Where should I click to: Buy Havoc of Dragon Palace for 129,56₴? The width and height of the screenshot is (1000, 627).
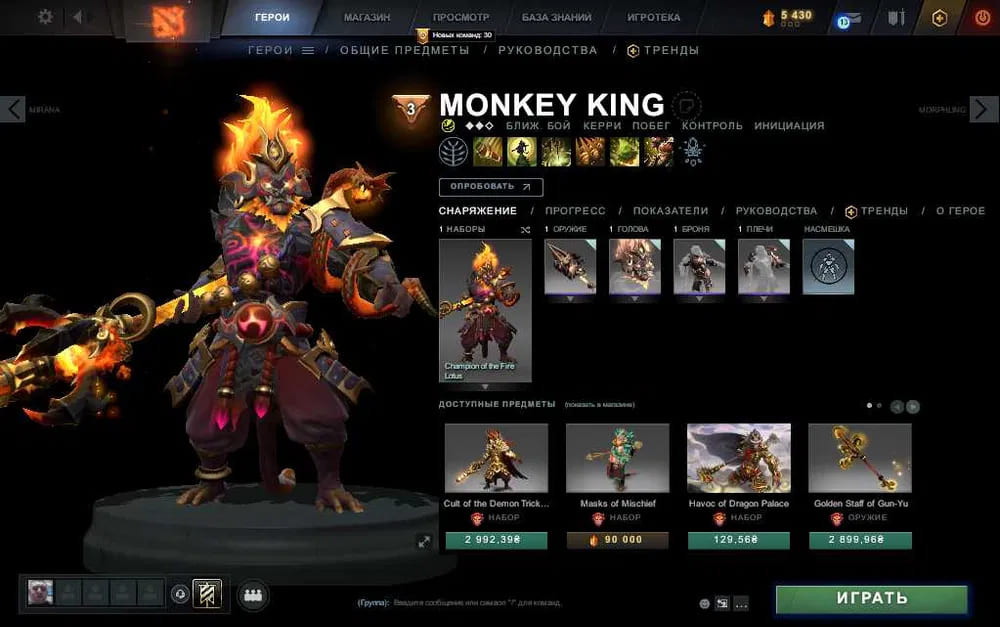coord(738,540)
